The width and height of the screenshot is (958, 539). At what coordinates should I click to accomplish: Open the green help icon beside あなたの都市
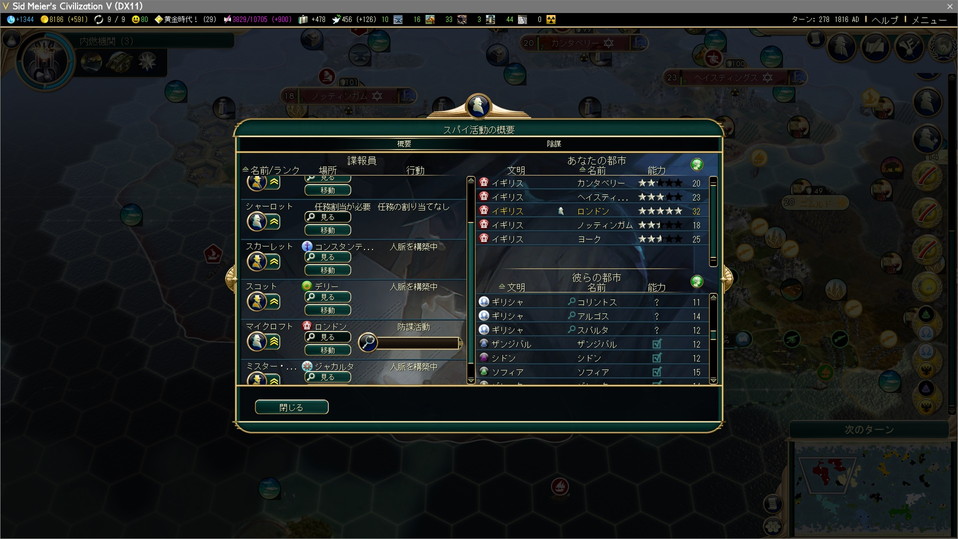(x=697, y=164)
